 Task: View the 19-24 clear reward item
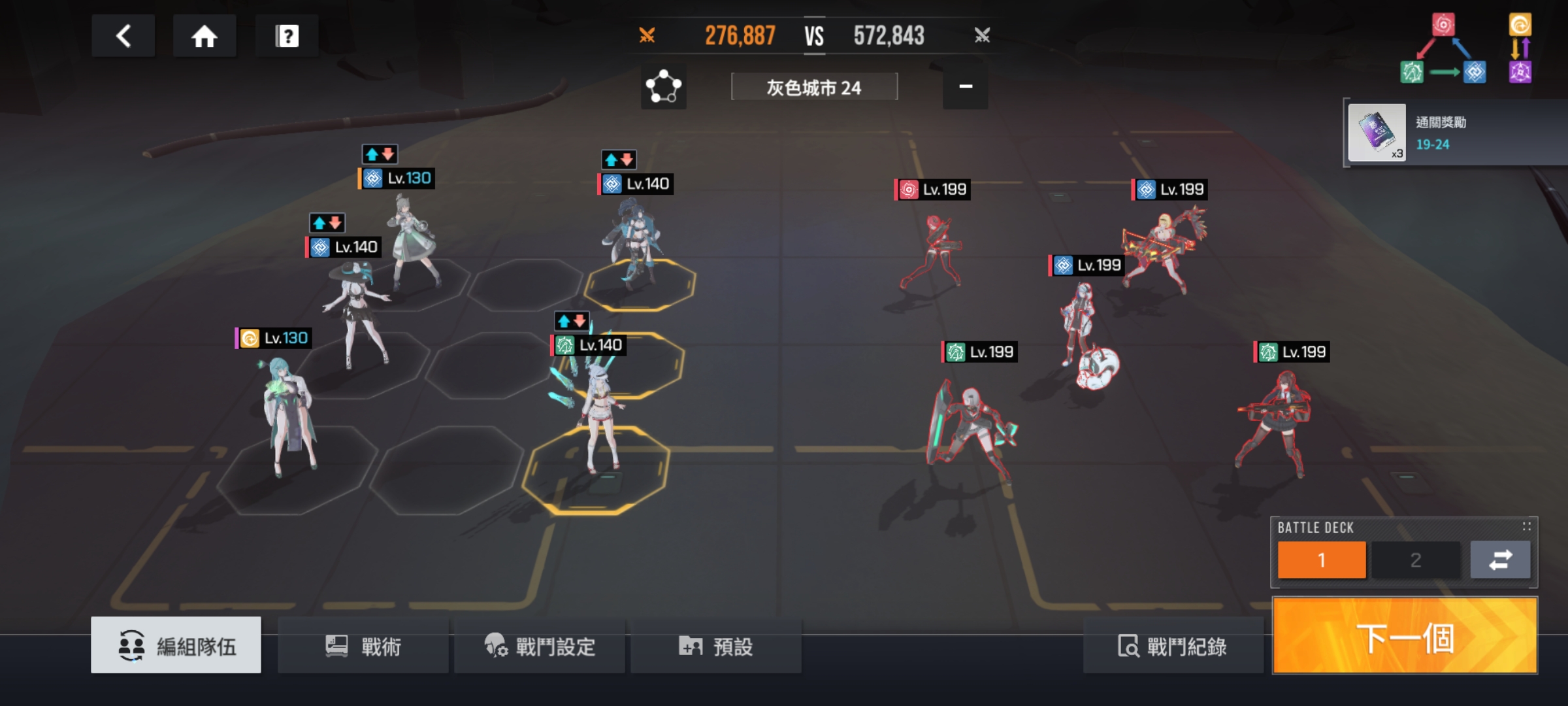click(1377, 133)
